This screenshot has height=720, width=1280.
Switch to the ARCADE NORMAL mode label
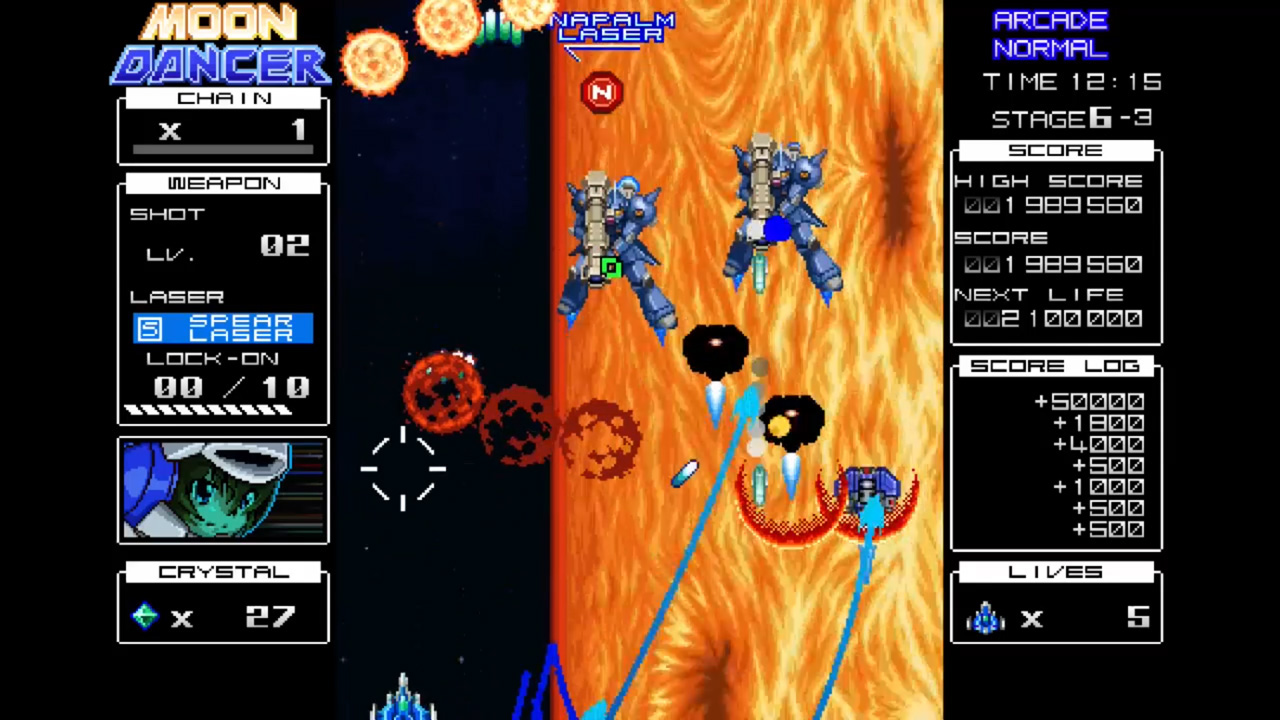1050,34
